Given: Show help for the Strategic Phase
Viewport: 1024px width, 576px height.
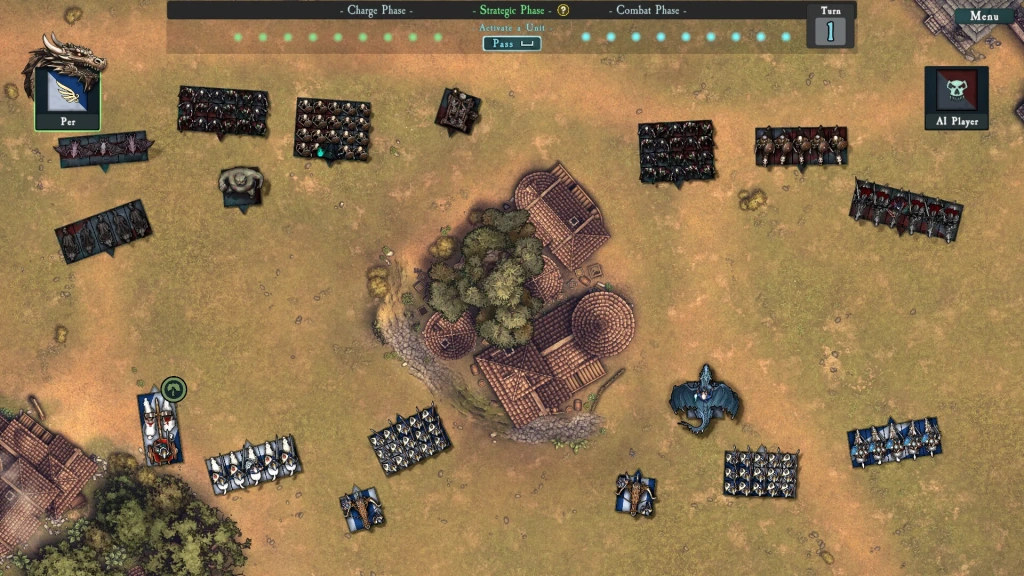Looking at the screenshot, I should coord(563,11).
